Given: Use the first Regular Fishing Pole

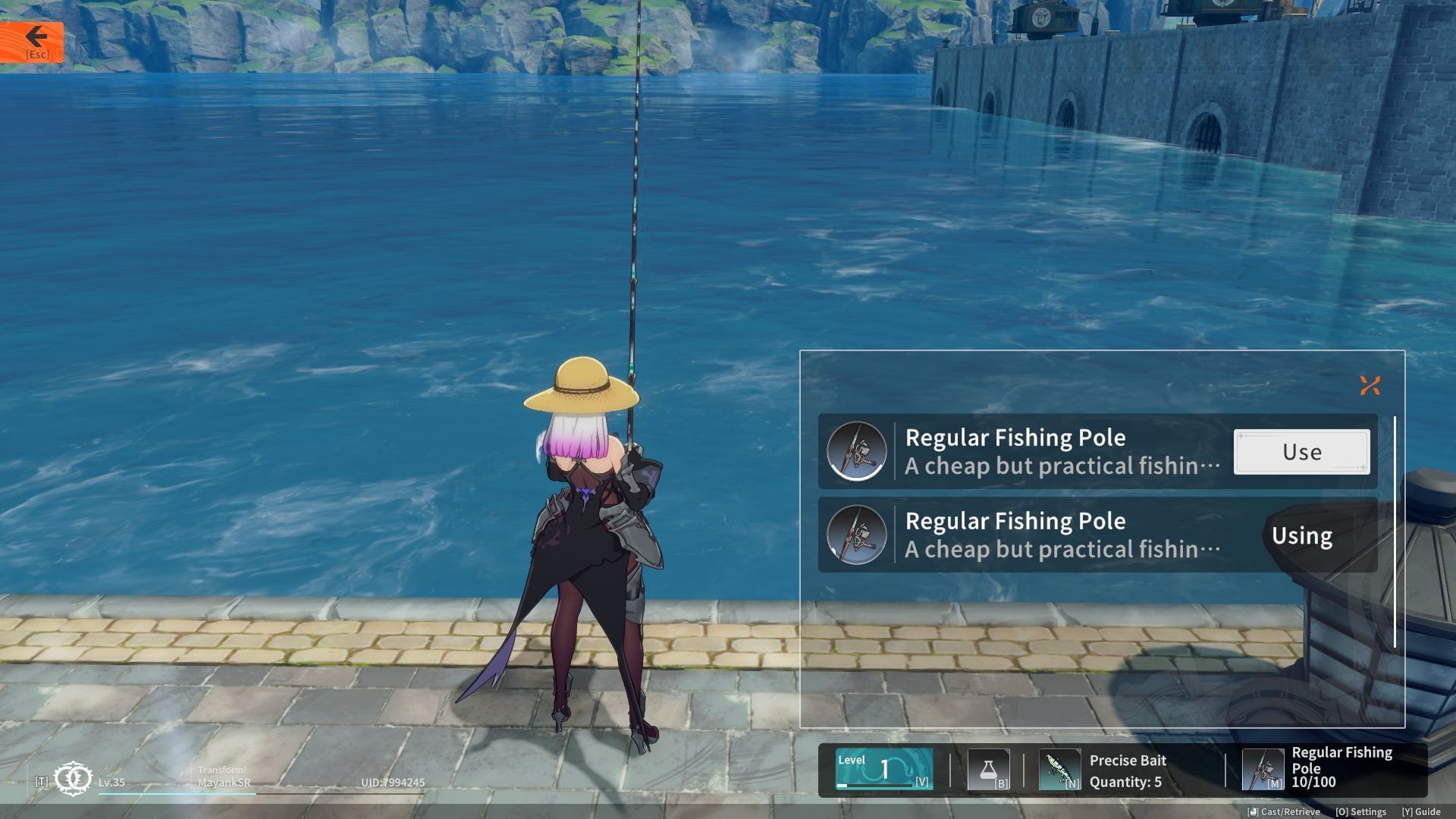Looking at the screenshot, I should (x=1301, y=452).
